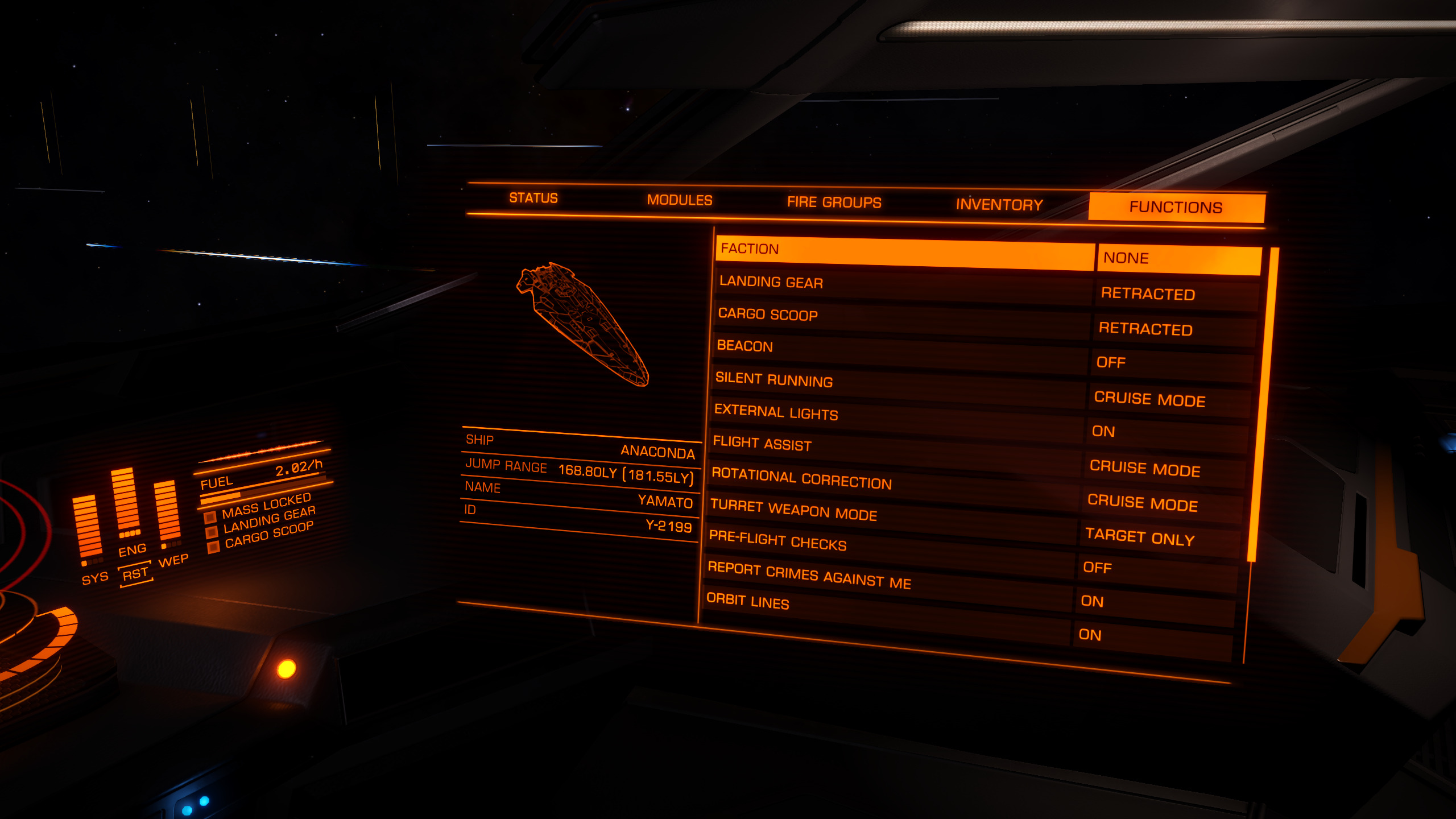This screenshot has width=1456, height=819.
Task: Open the Modules tab
Action: (679, 200)
